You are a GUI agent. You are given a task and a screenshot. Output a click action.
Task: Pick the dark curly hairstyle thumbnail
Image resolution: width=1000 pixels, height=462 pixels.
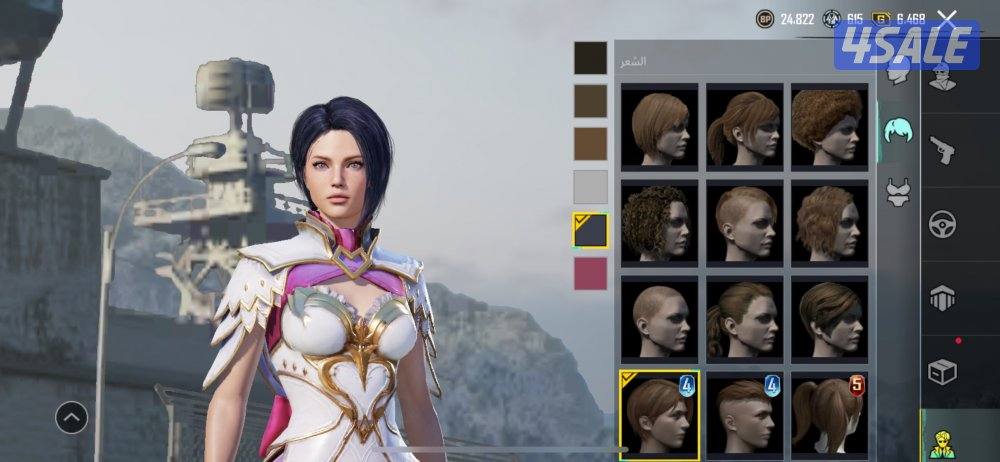pos(660,221)
